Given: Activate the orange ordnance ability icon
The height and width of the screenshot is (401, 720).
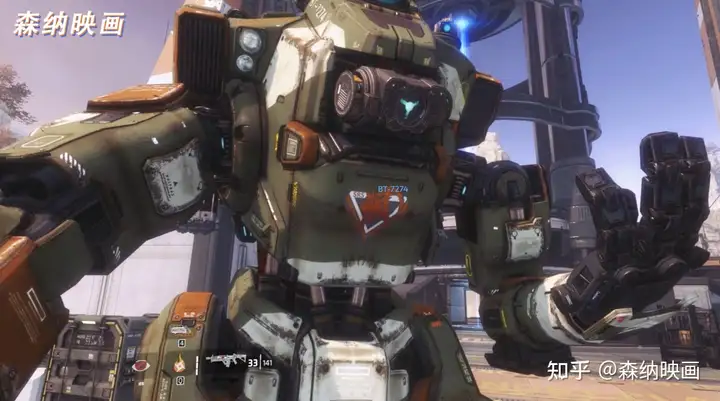Looking at the screenshot, I should [x=181, y=362].
